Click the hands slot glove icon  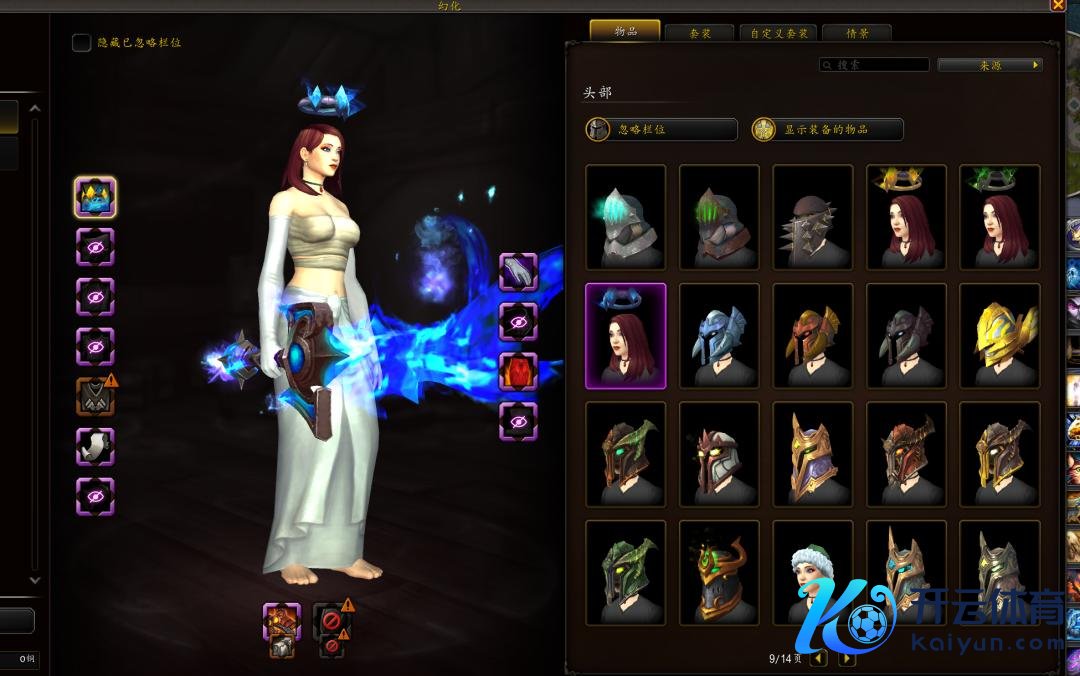tap(518, 272)
